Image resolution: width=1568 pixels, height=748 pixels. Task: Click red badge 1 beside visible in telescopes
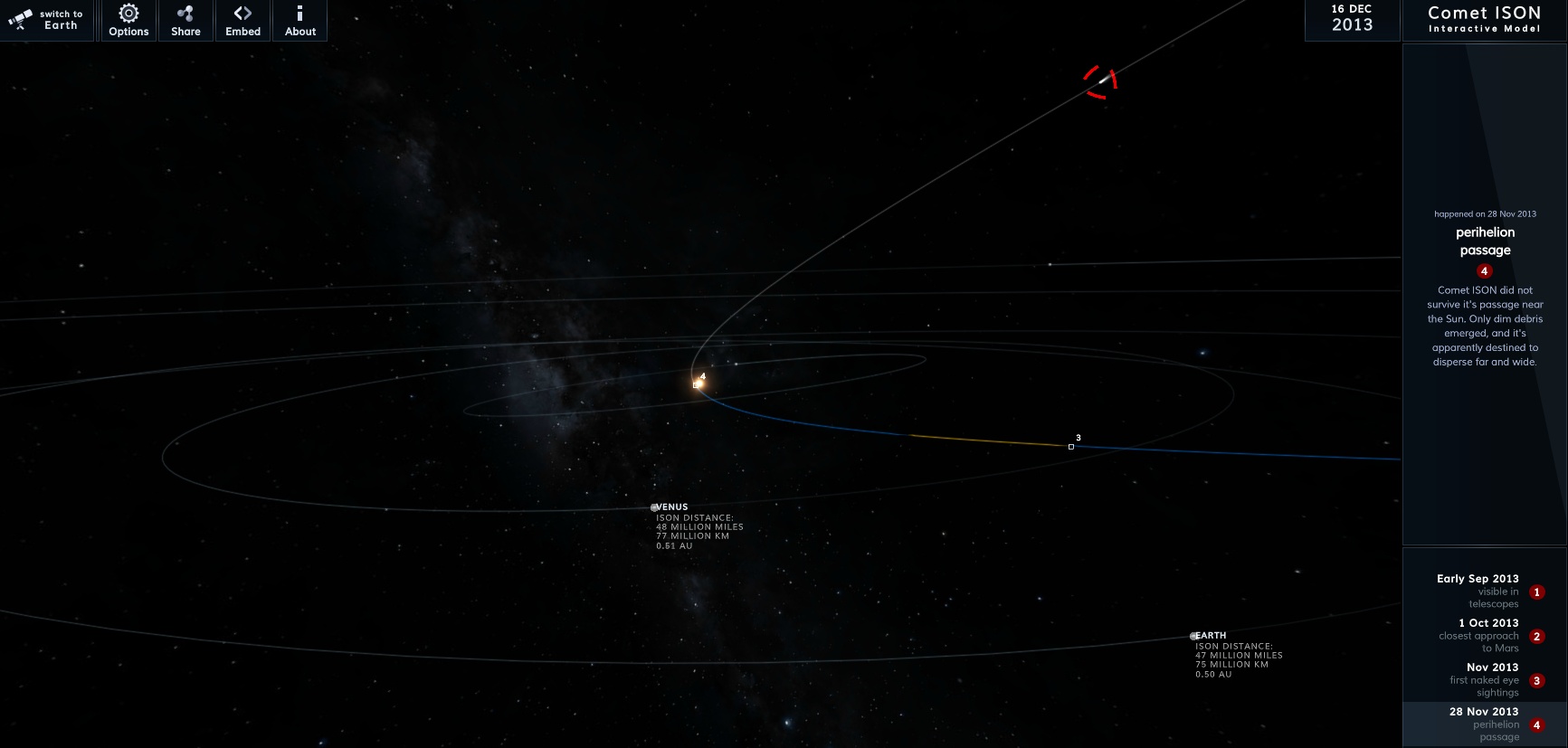(x=1535, y=592)
